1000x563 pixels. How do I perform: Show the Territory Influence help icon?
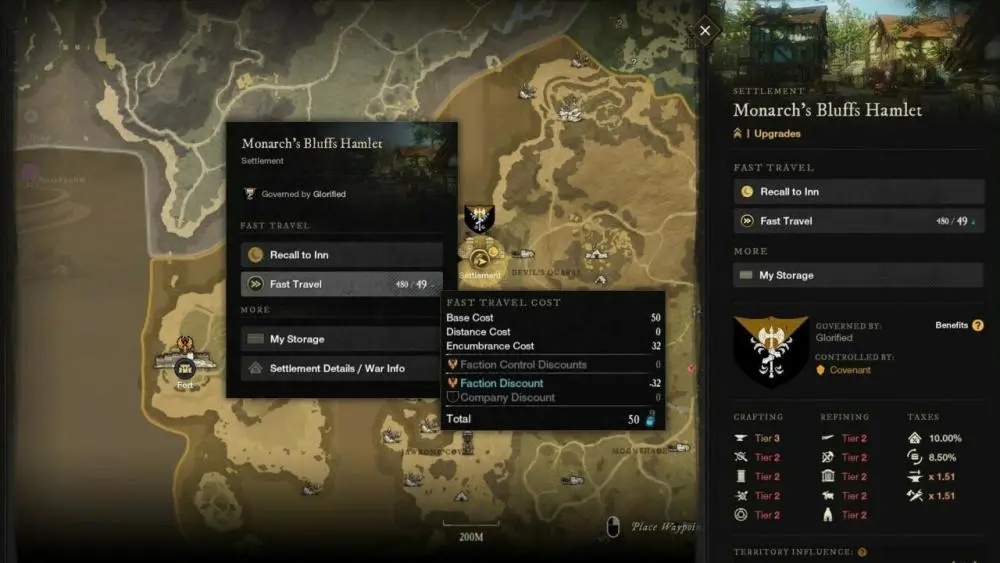(x=862, y=552)
